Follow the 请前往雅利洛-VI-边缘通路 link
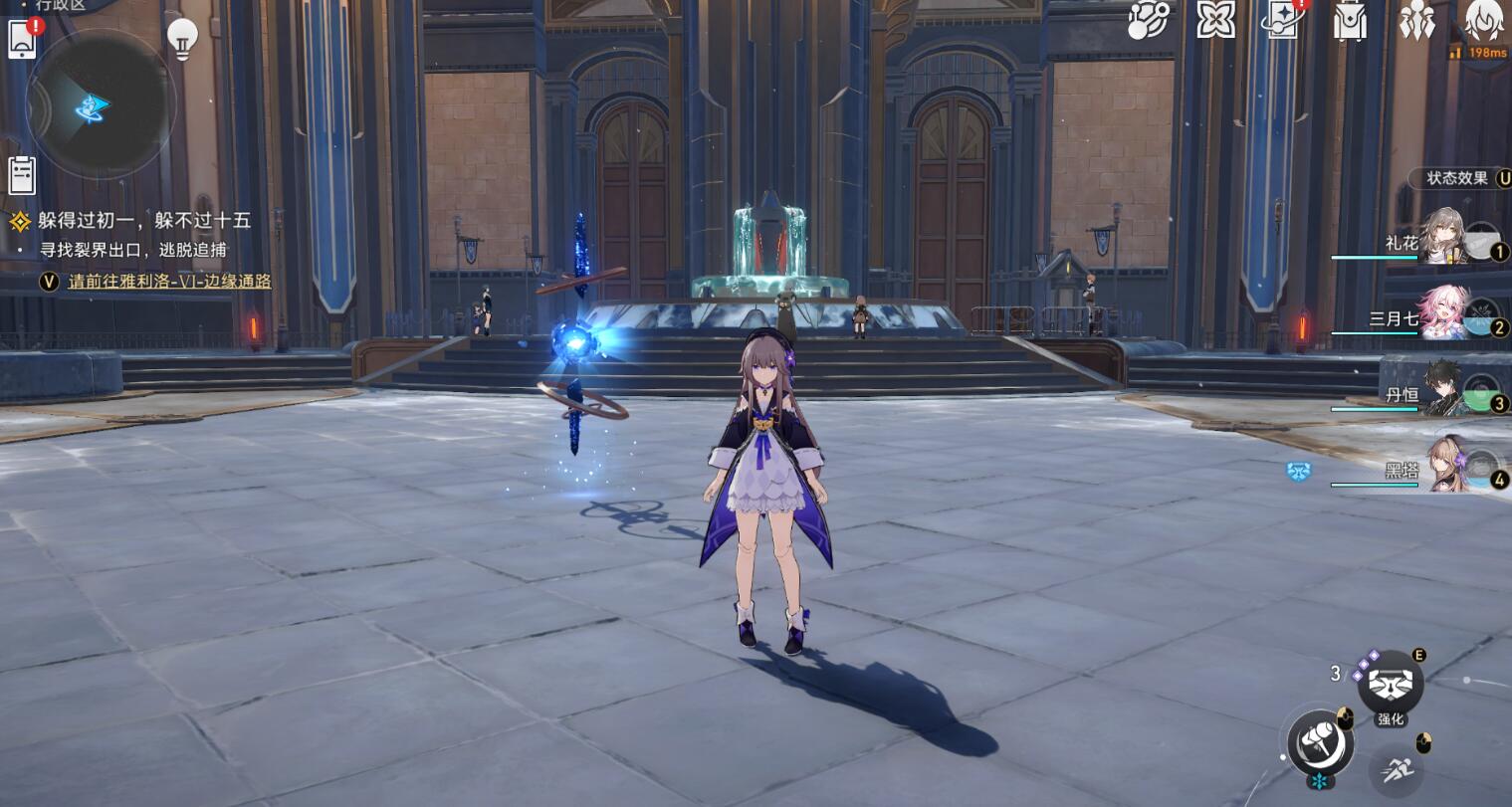Screen dimensions: 1512x807 click(x=169, y=282)
